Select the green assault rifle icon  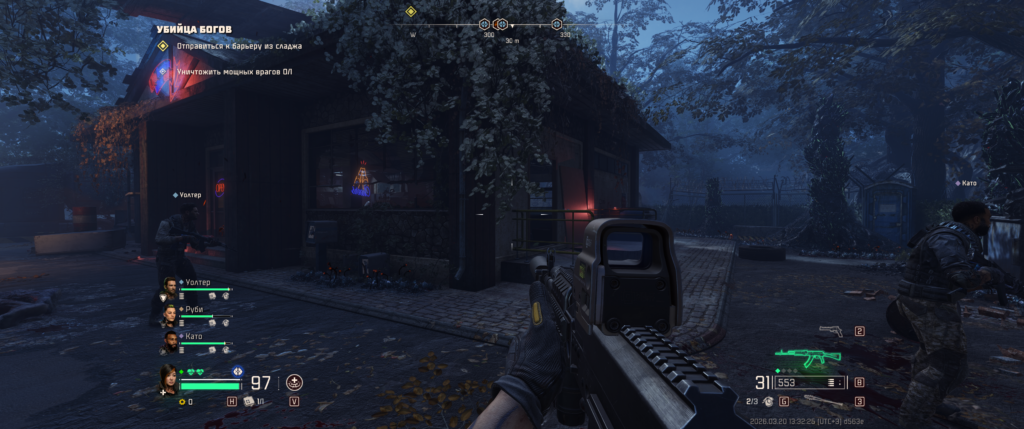pos(800,357)
